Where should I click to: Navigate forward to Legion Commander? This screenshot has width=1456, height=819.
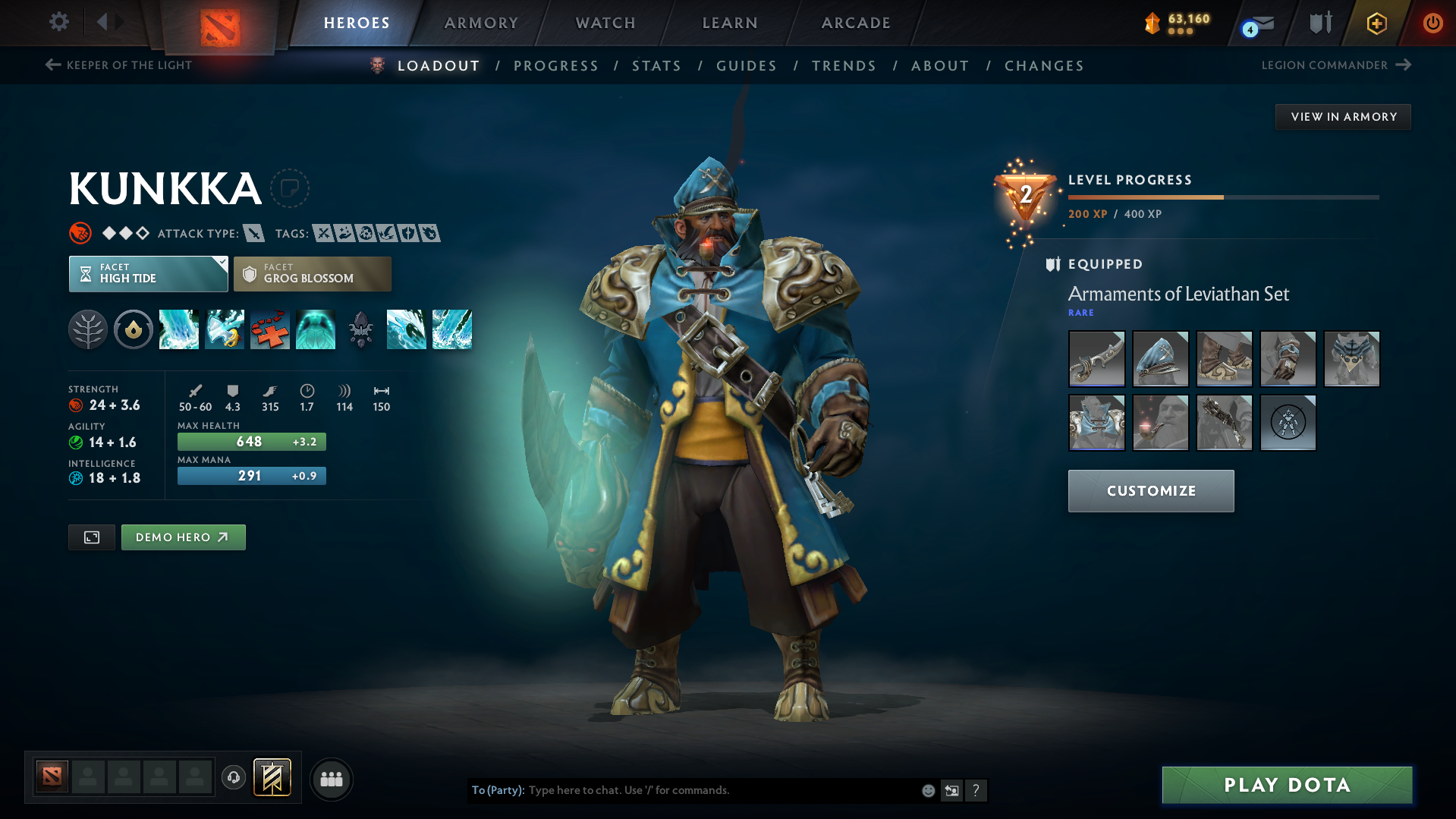click(1405, 65)
